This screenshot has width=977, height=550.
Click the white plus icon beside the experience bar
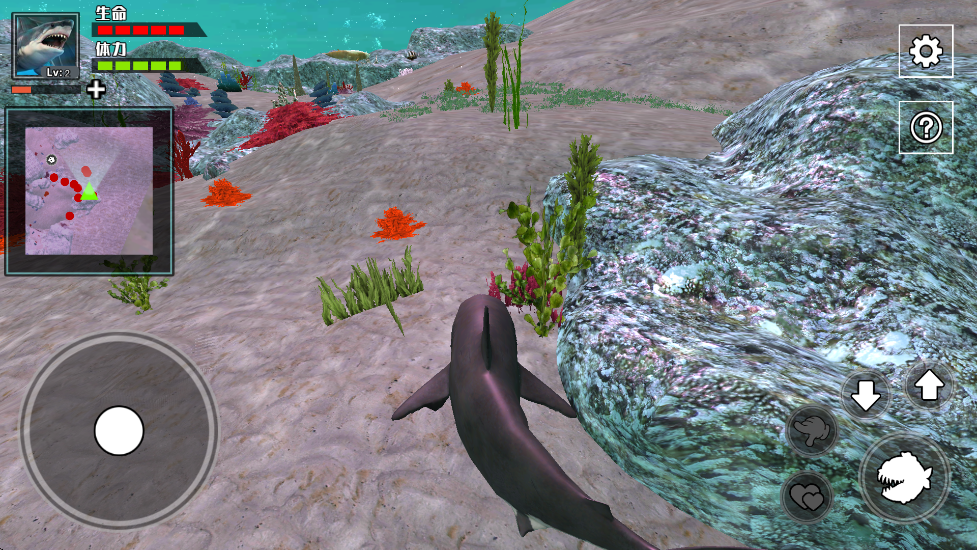pos(96,90)
